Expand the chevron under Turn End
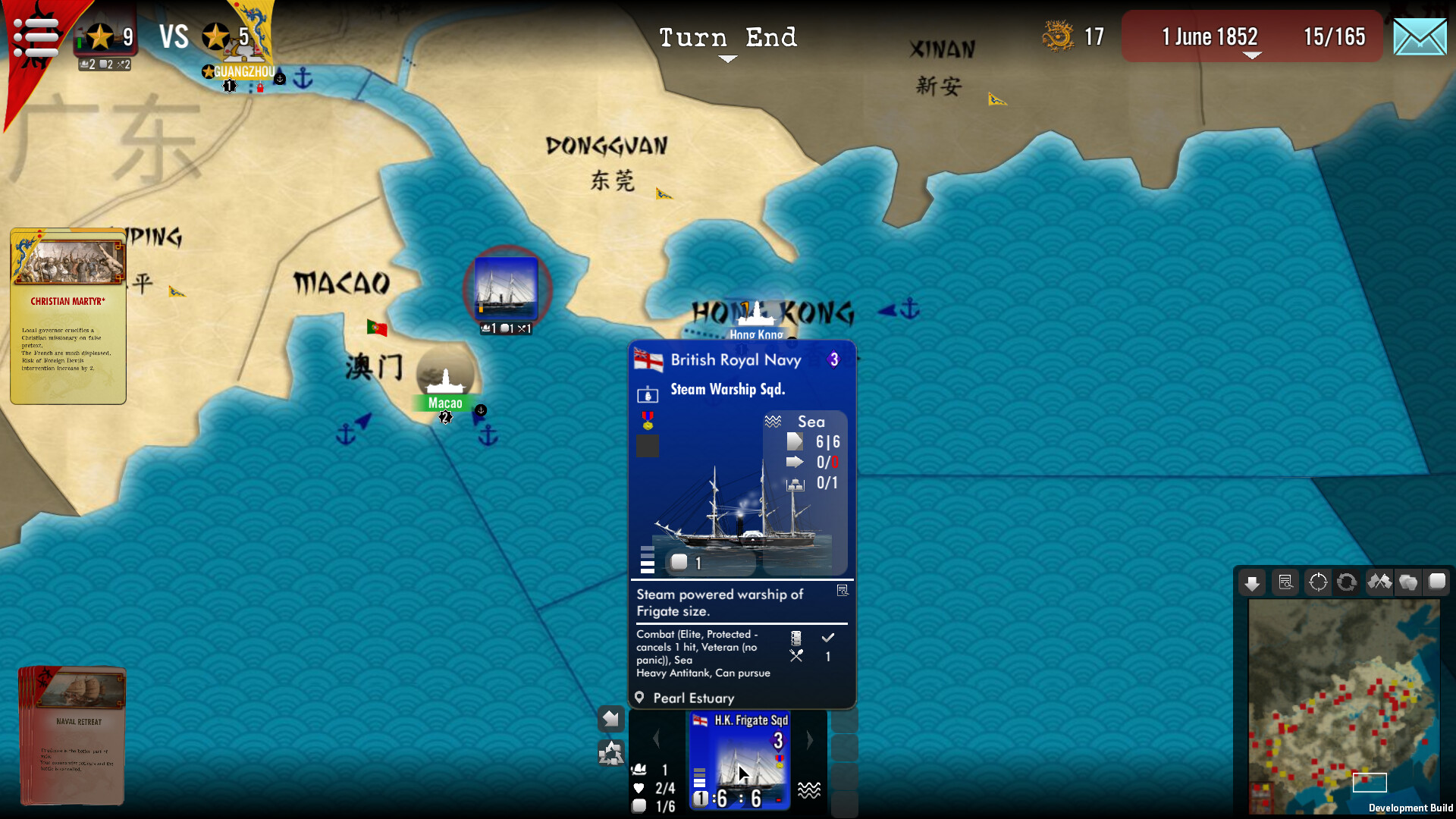The height and width of the screenshot is (819, 1456). [727, 59]
